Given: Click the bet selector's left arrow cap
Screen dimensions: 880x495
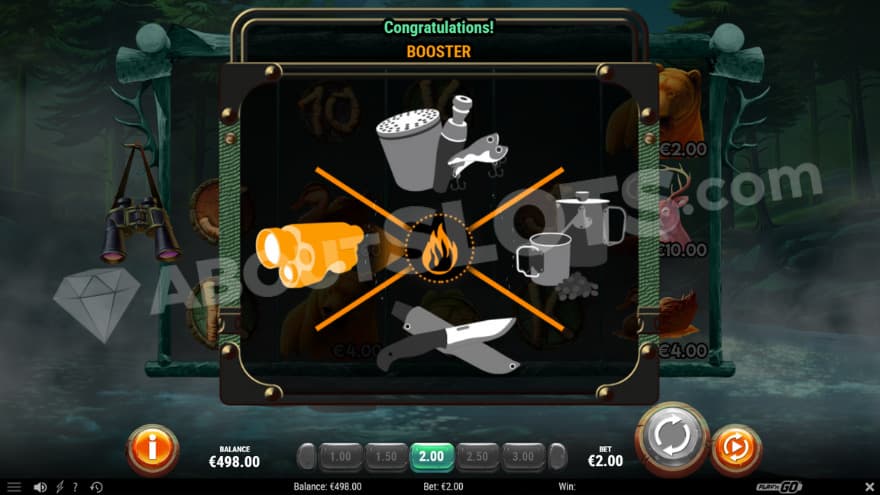Looking at the screenshot, I should (307, 457).
